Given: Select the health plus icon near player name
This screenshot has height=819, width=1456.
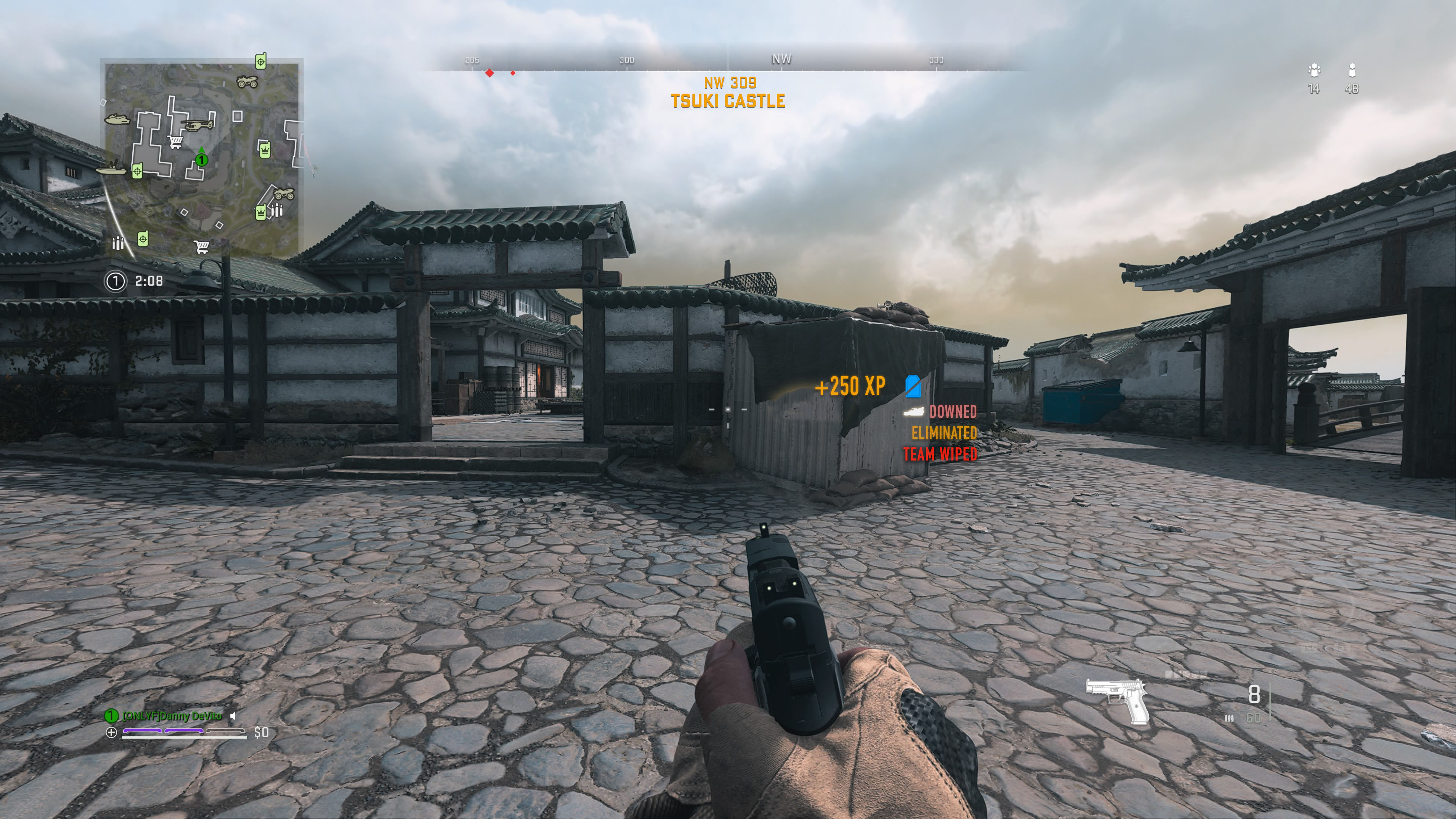Looking at the screenshot, I should pos(112,733).
